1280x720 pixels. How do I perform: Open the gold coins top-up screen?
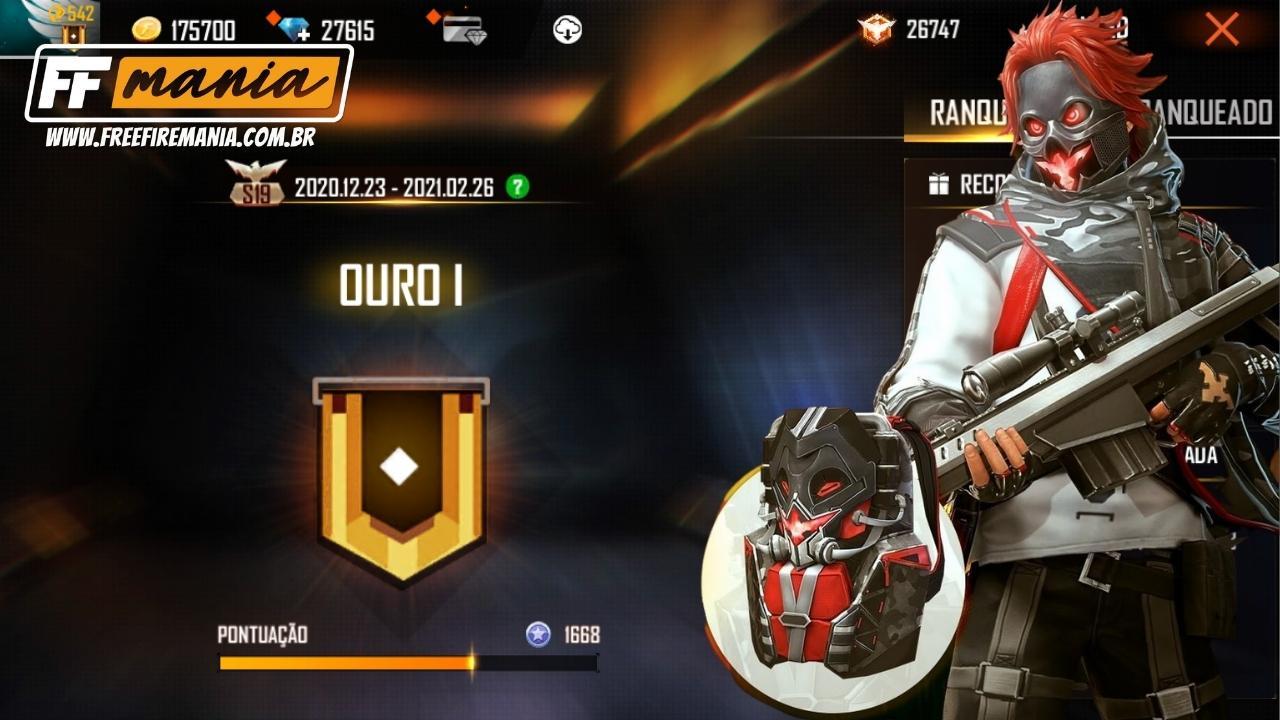pyautogui.click(x=148, y=30)
